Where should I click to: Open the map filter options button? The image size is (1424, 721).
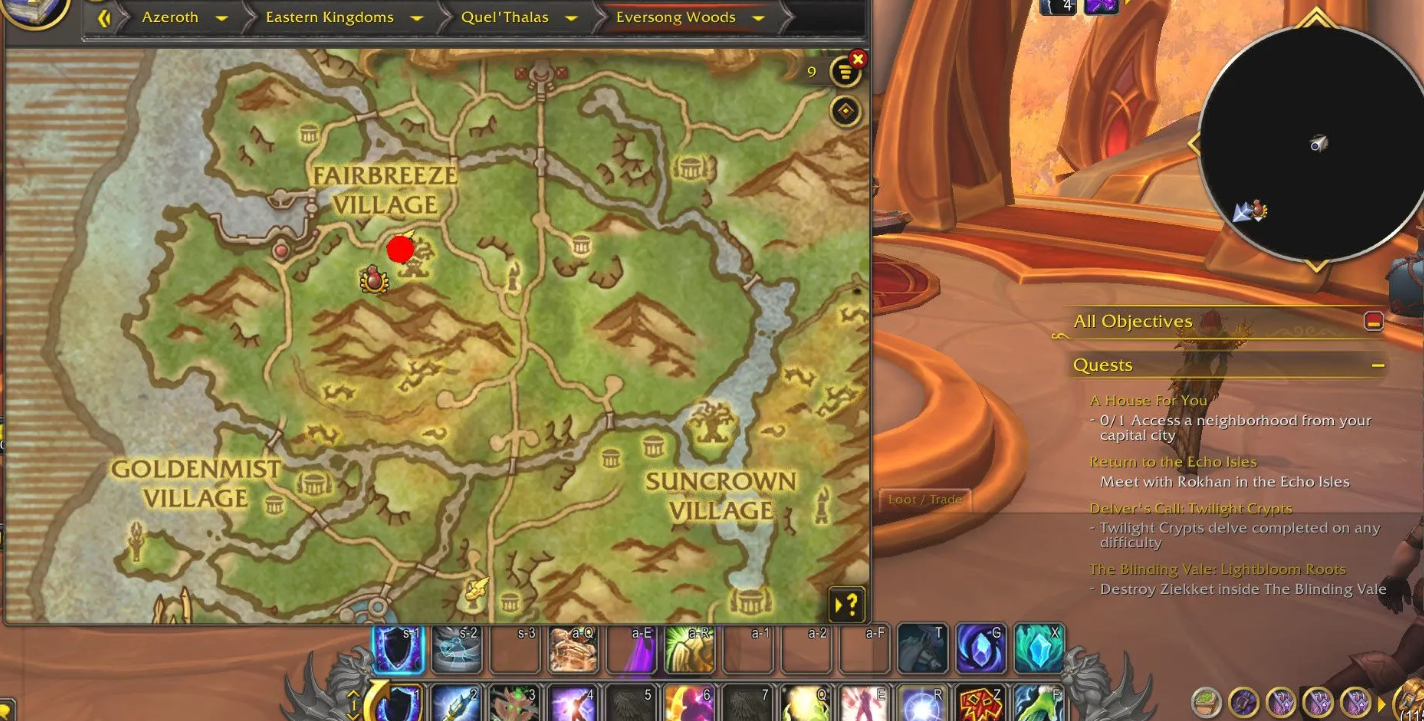[845, 72]
